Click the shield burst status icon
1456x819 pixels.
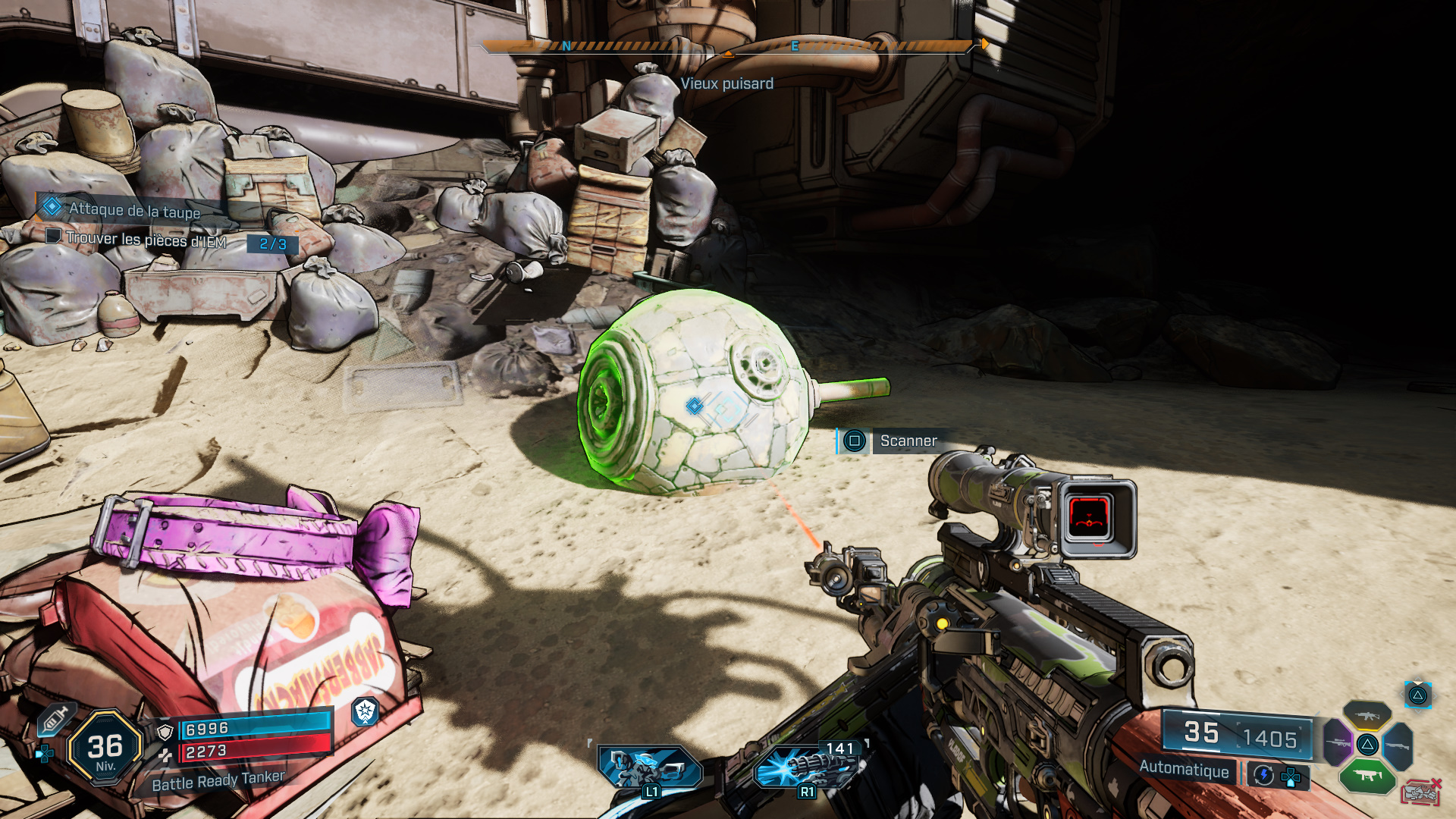(x=366, y=711)
